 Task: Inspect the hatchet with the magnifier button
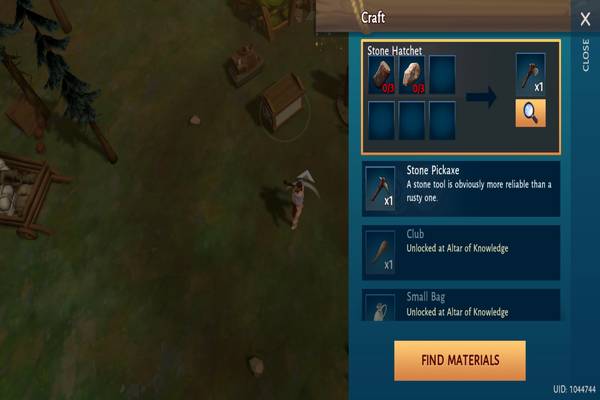(x=530, y=113)
